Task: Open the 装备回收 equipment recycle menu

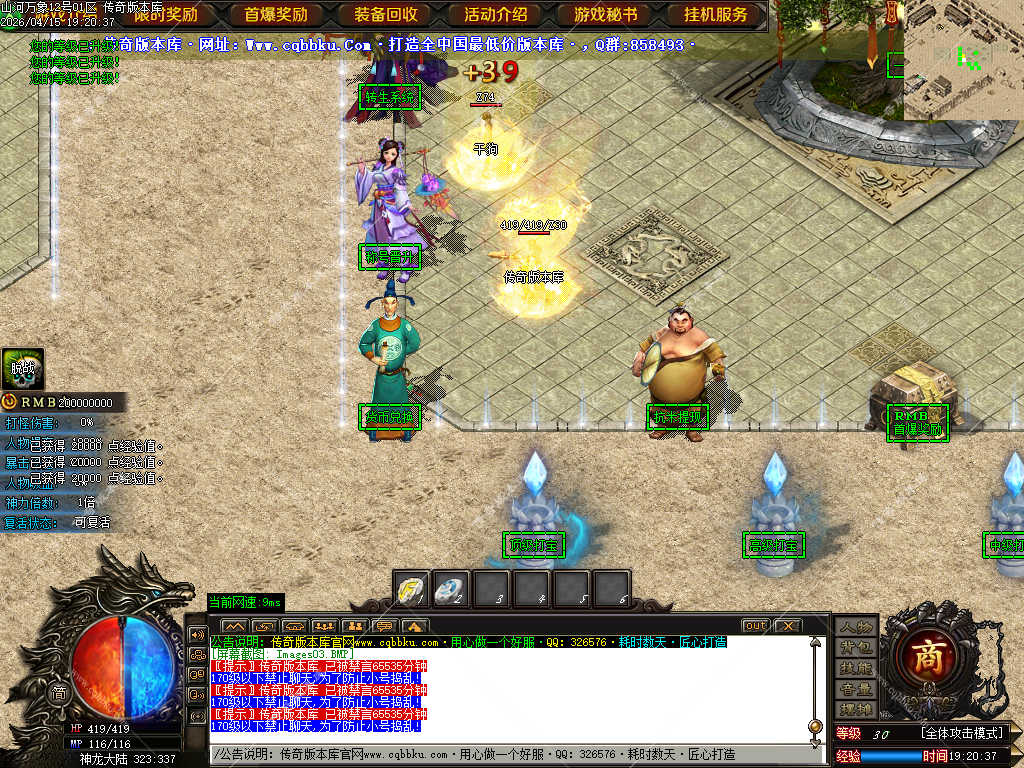Action: point(386,15)
